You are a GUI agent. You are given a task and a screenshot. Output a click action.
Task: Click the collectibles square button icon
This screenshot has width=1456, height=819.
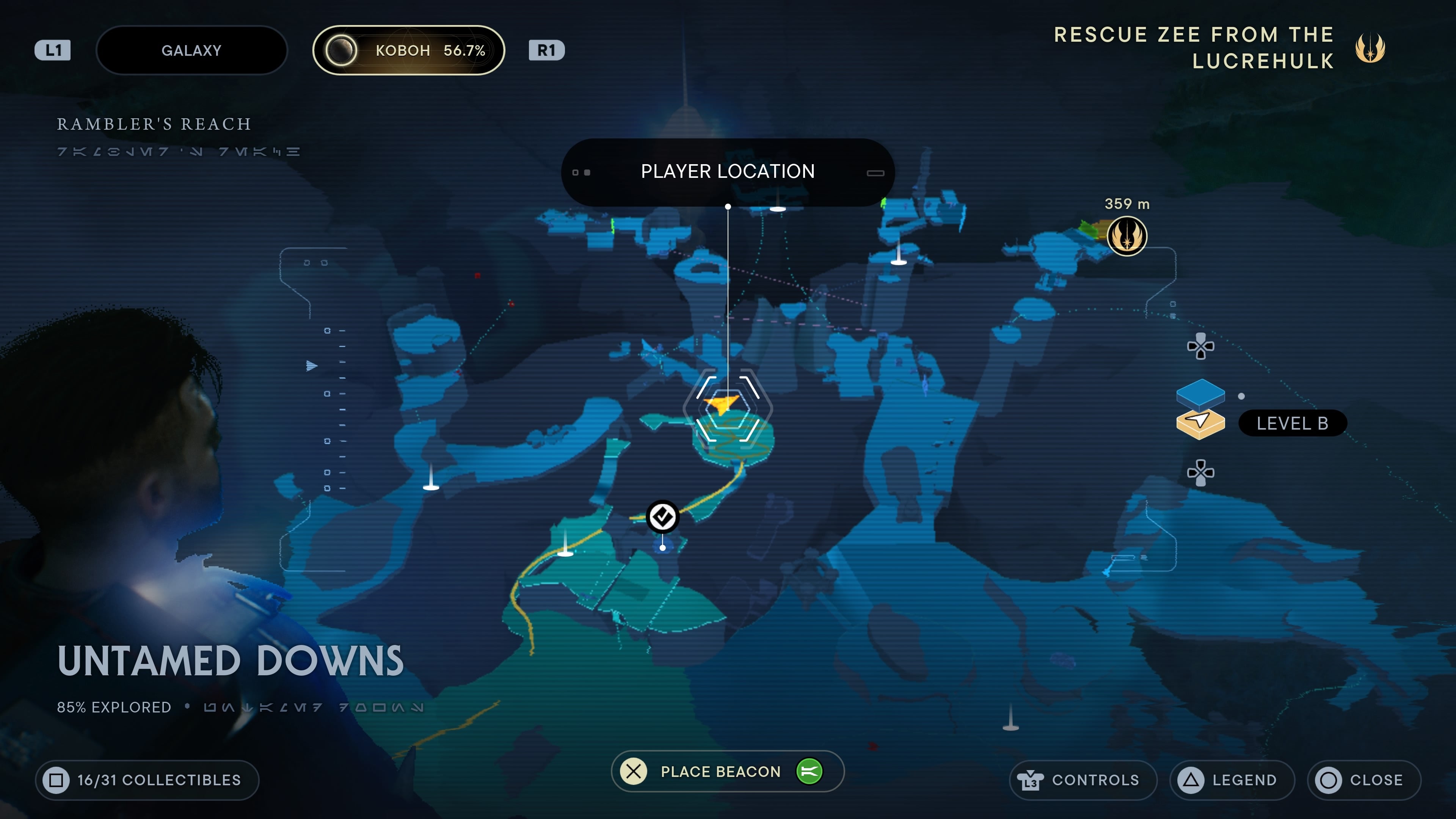tap(57, 780)
